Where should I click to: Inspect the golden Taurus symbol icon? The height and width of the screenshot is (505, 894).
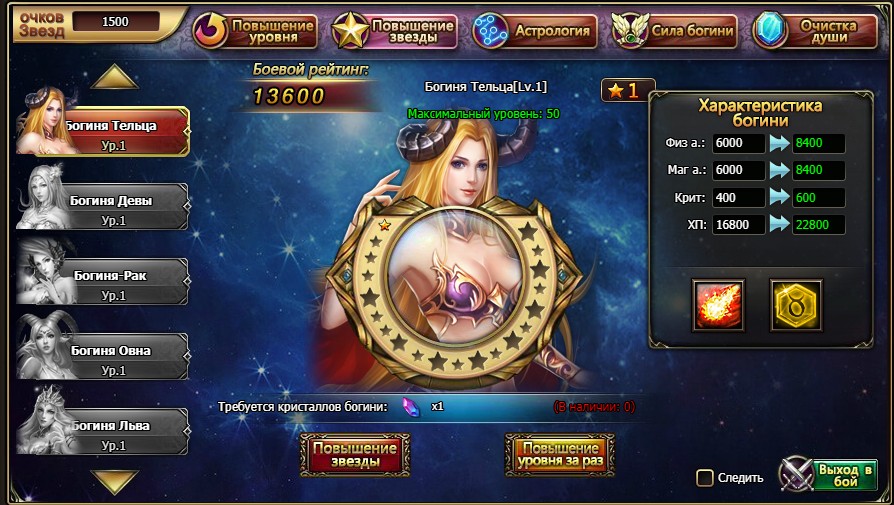(x=795, y=305)
